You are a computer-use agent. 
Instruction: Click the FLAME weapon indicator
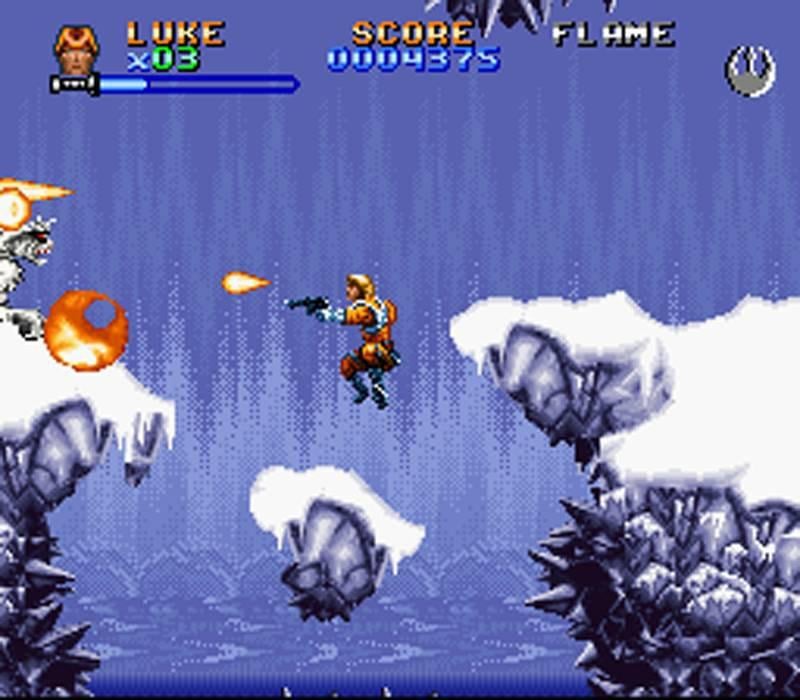613,35
